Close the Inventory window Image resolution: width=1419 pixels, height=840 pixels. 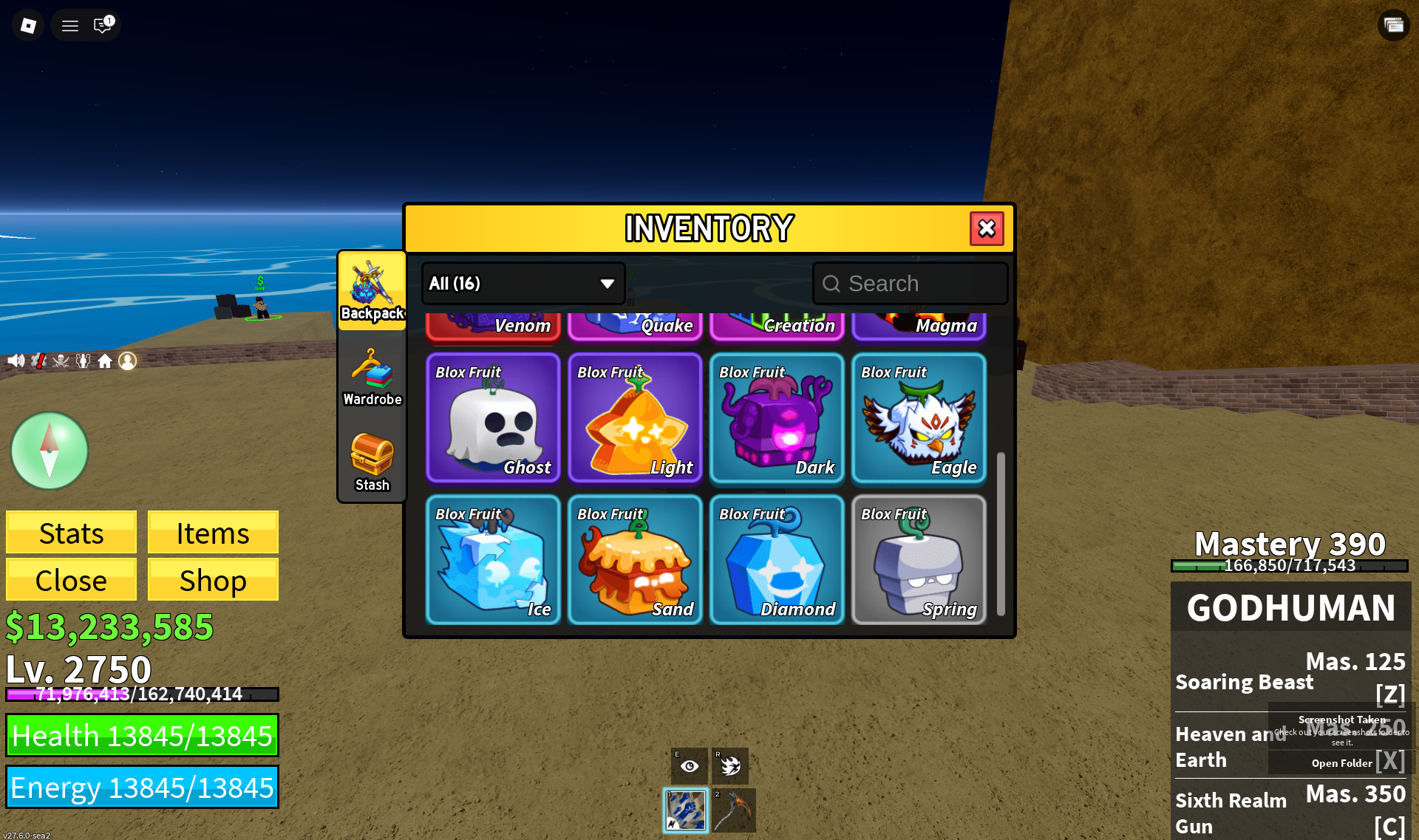point(987,229)
